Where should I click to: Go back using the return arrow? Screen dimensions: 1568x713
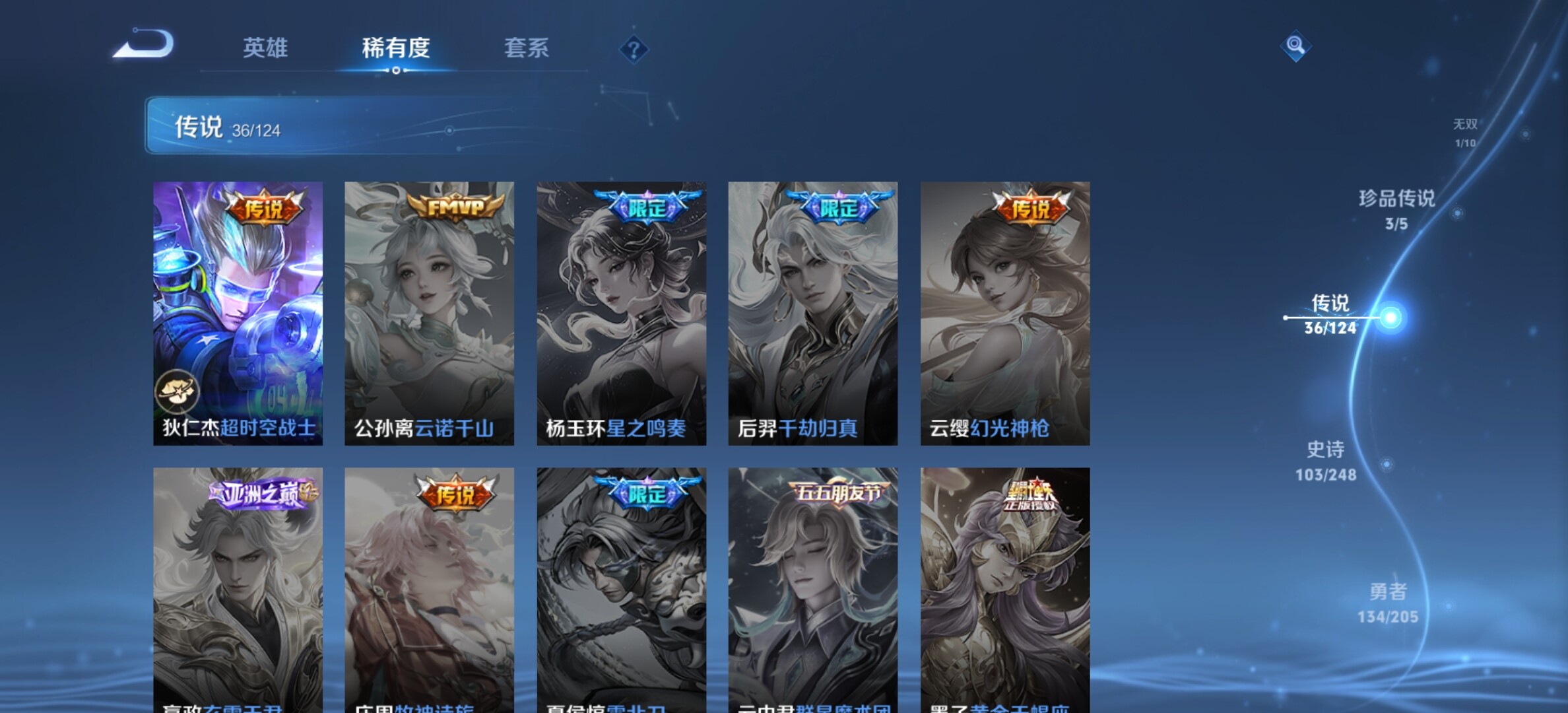(x=143, y=45)
